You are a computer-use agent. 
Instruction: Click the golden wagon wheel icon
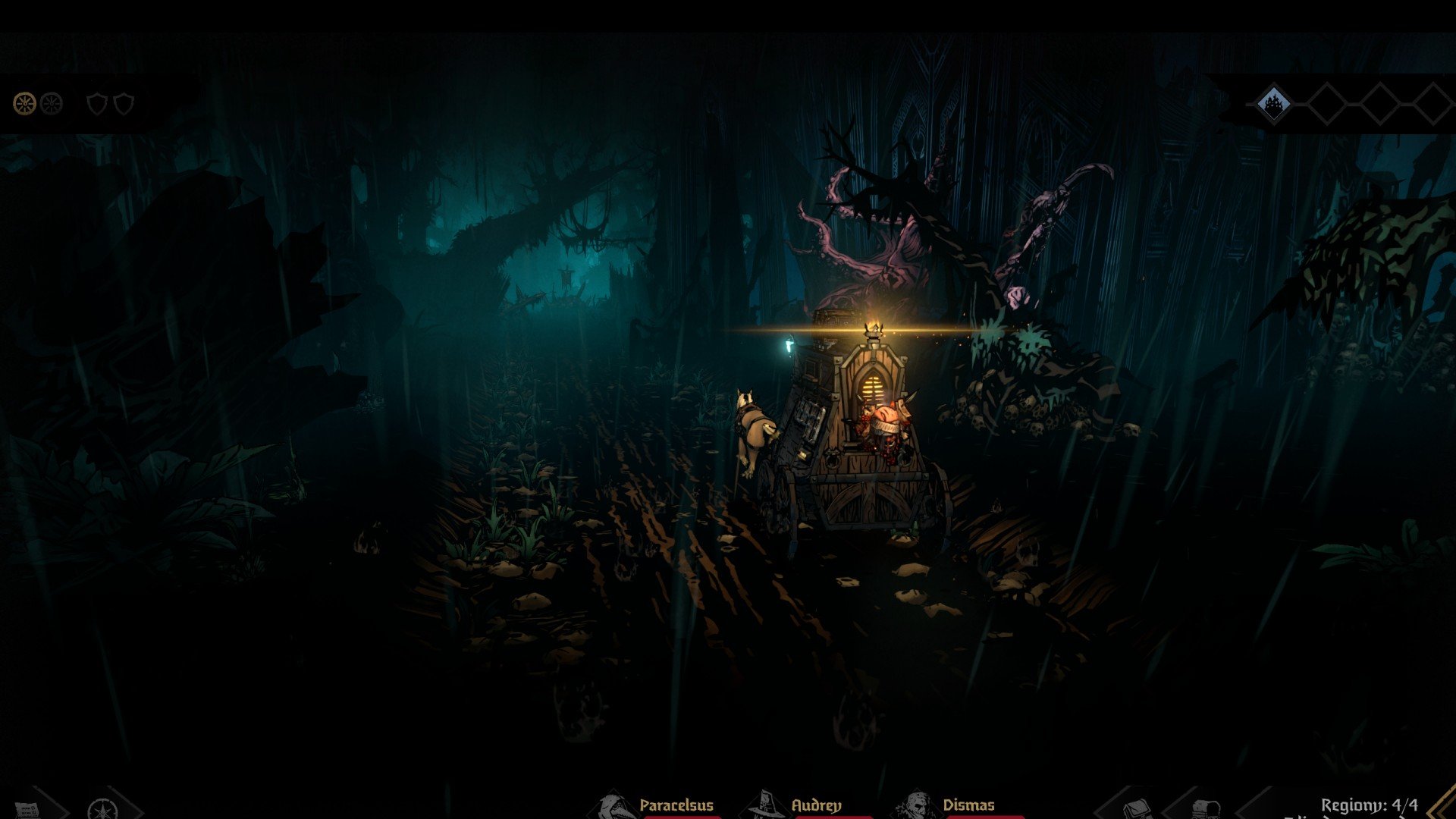tap(25, 103)
